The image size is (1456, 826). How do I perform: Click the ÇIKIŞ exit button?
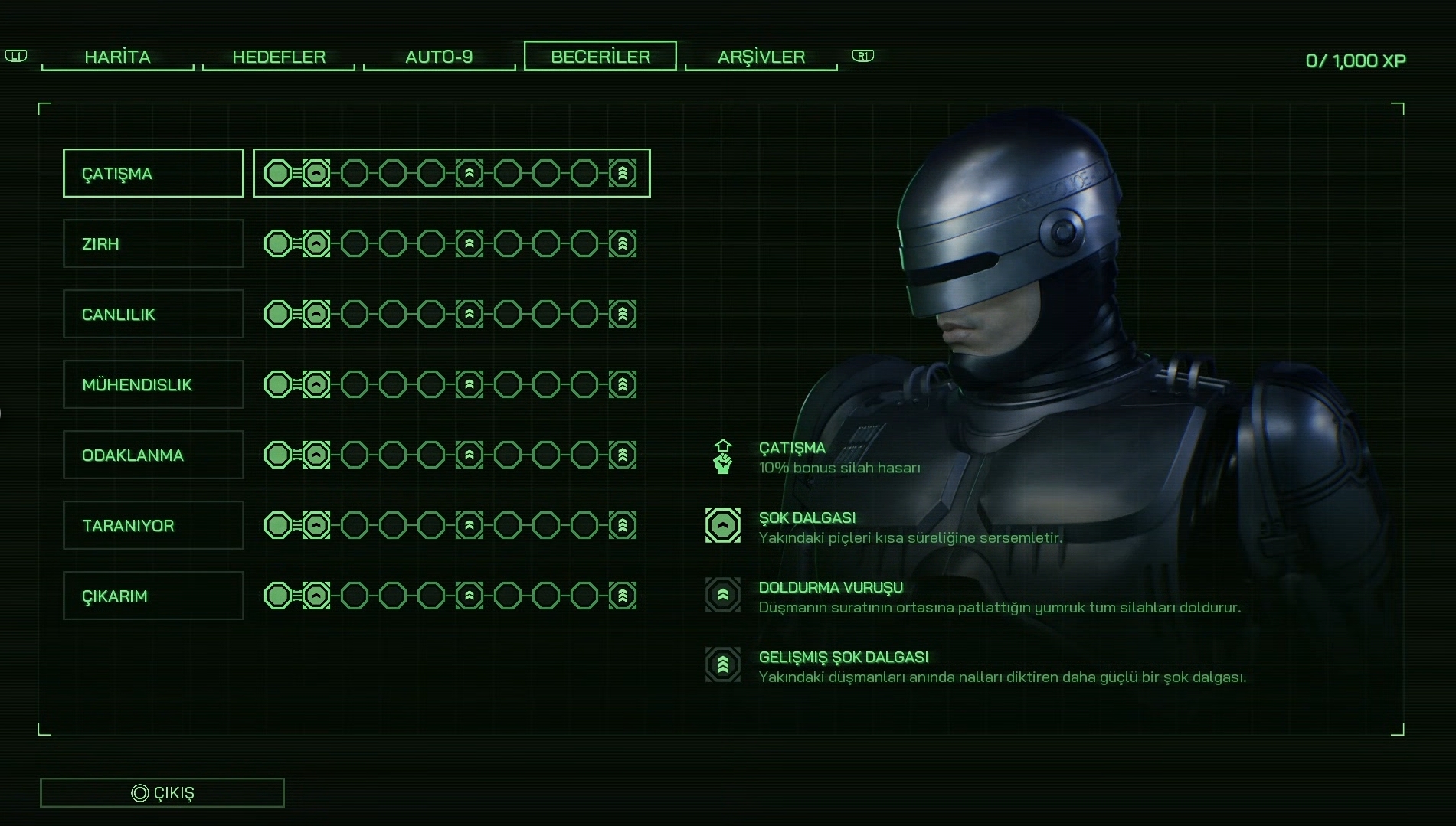tap(162, 792)
